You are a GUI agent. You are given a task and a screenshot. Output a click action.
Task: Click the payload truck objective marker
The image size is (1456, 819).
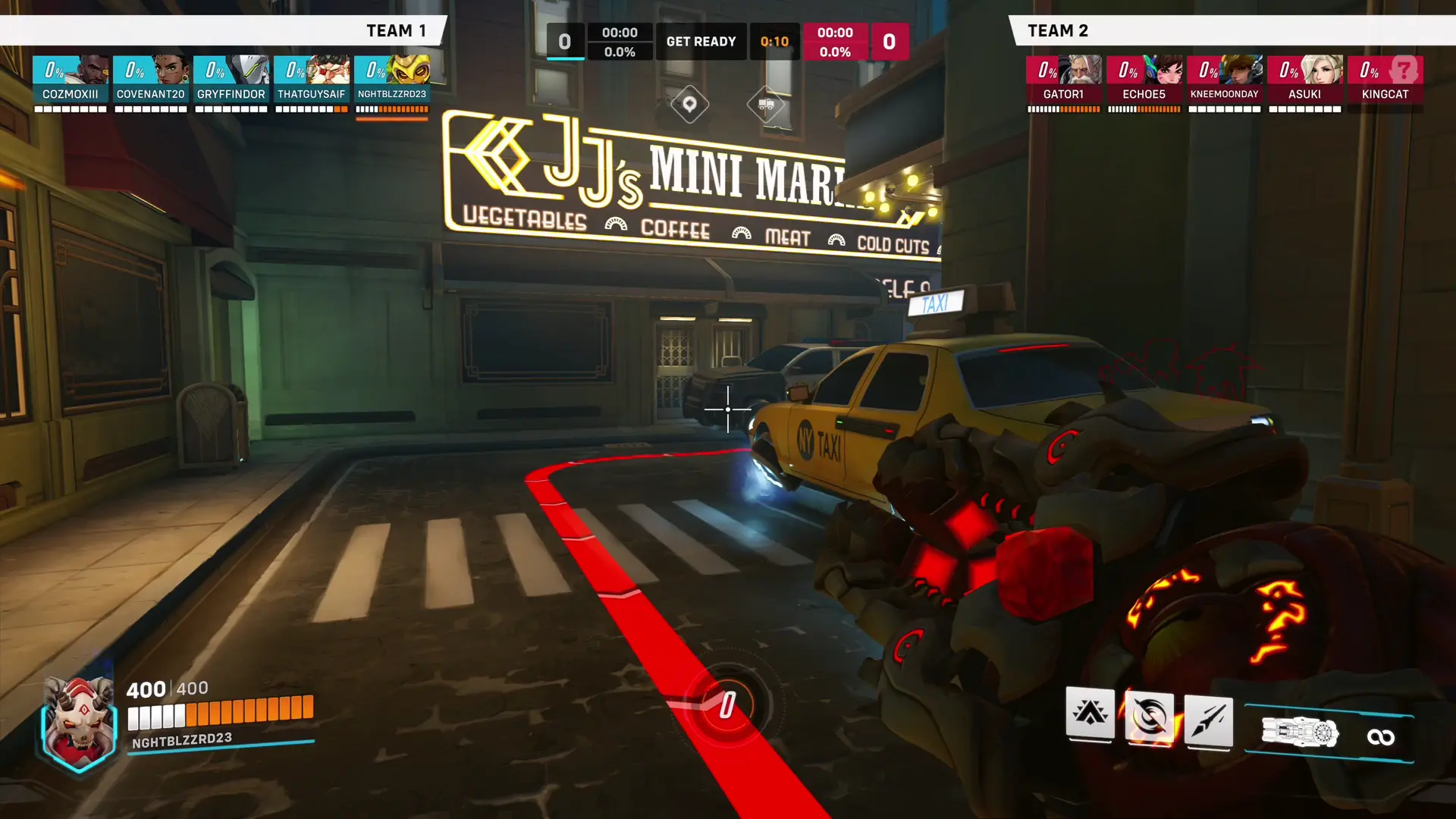(766, 105)
